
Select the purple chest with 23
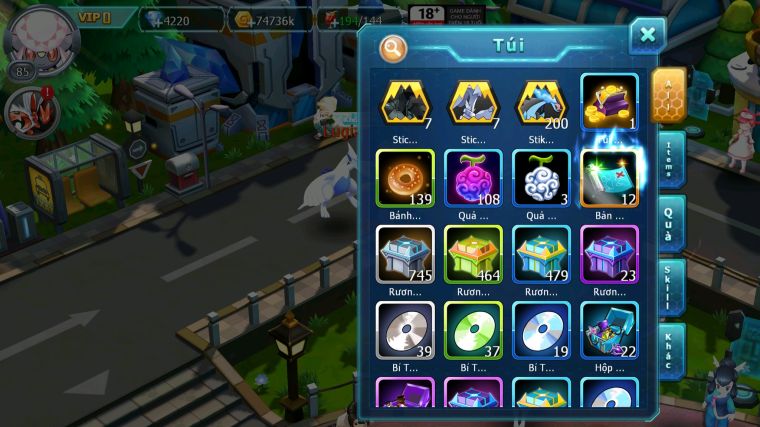610,255
